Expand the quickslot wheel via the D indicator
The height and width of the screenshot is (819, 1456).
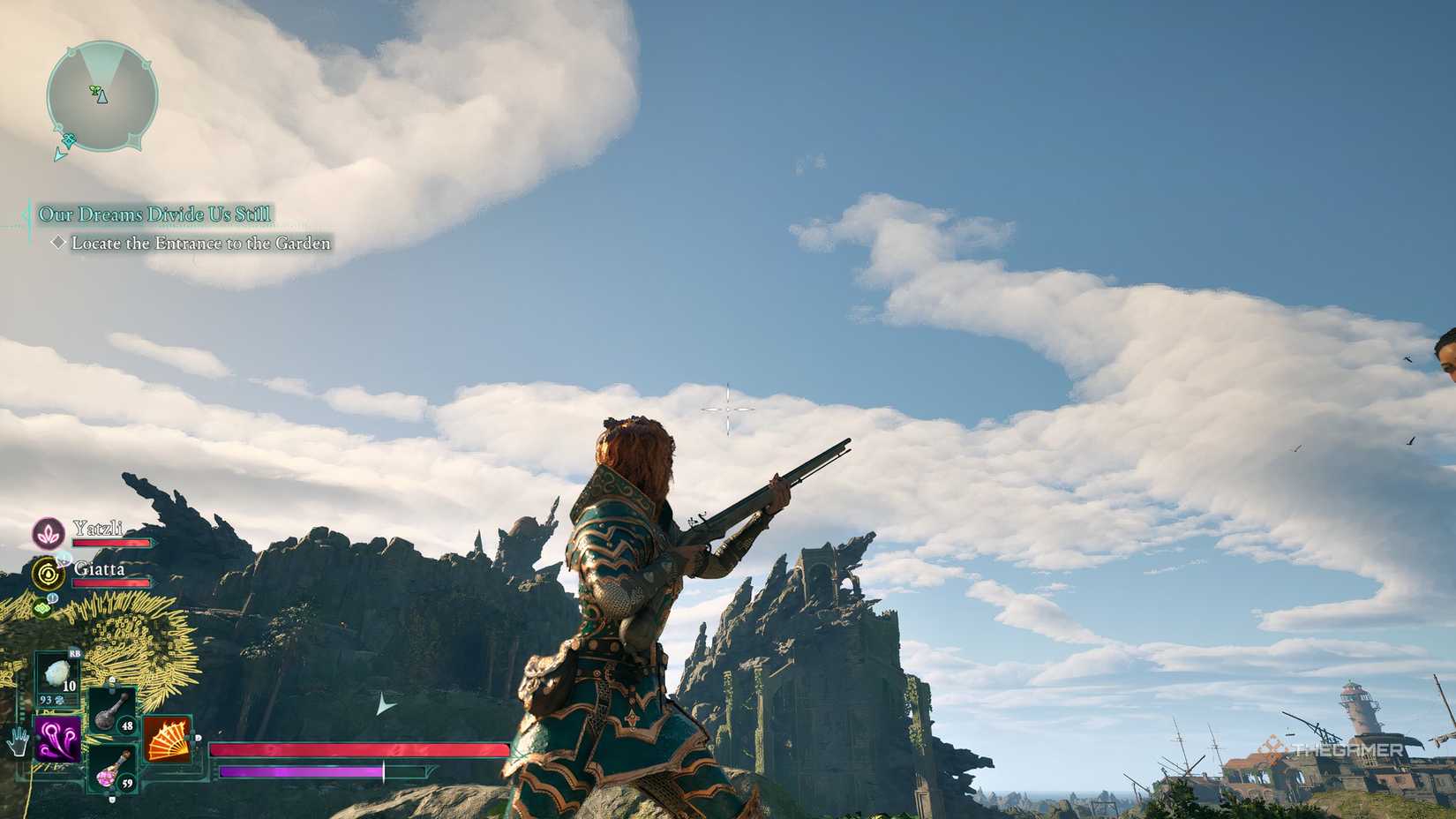tap(197, 738)
